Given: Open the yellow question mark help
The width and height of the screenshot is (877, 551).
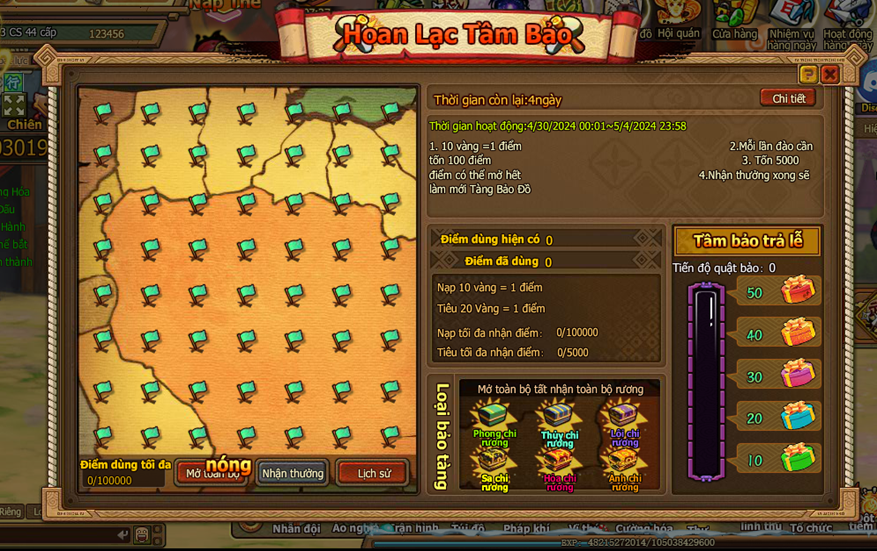Looking at the screenshot, I should 808,74.
